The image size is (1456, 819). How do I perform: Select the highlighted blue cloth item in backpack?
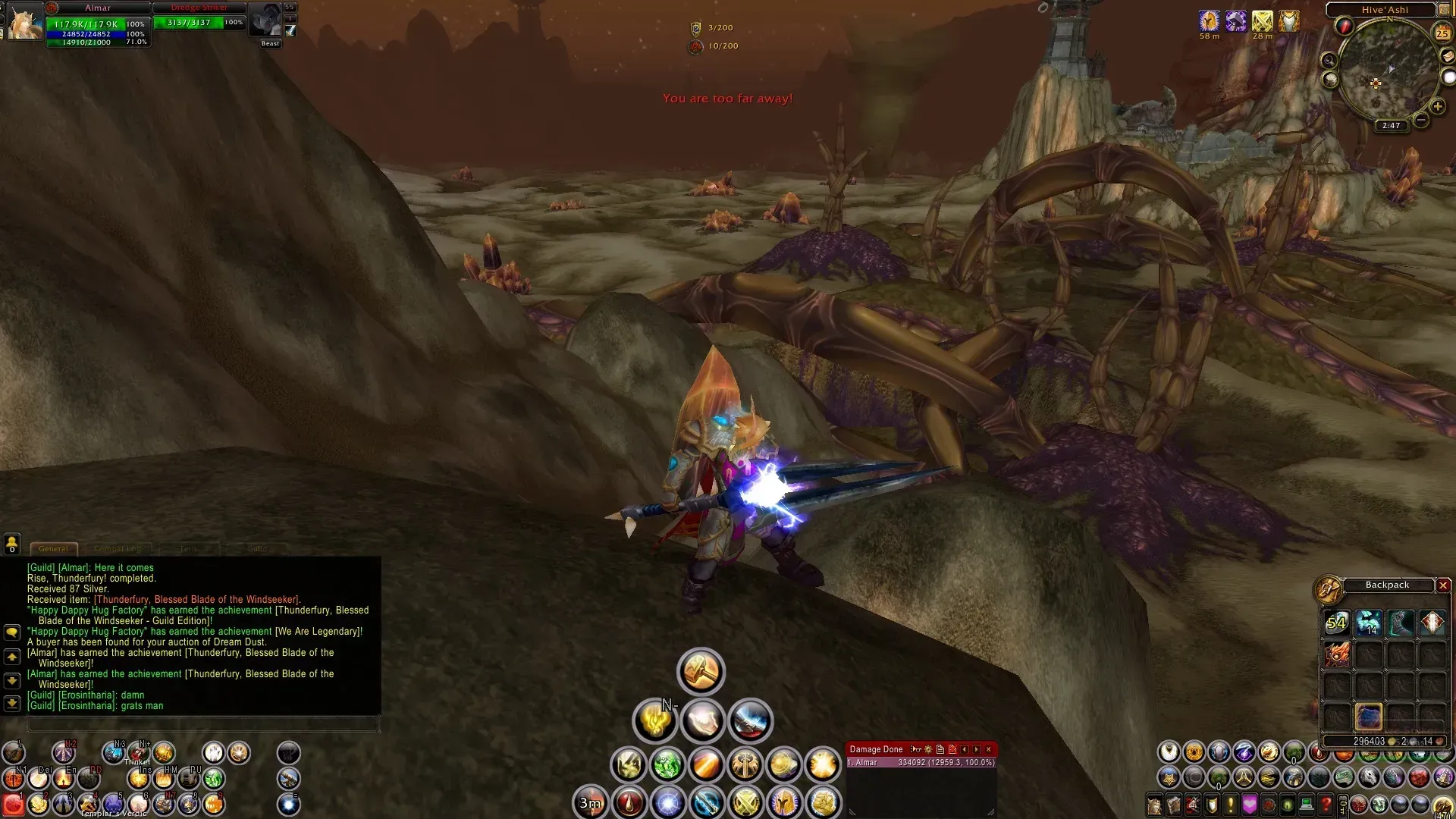[x=1369, y=717]
